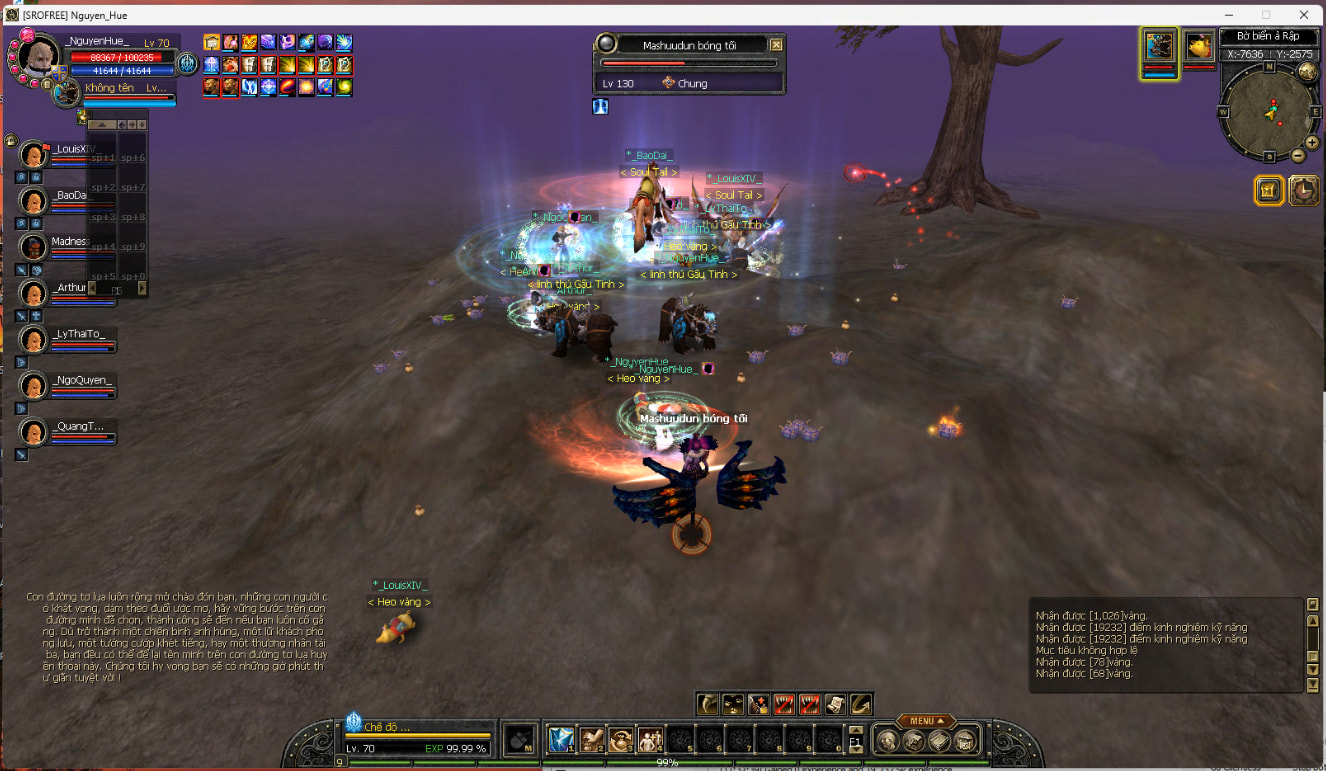
Task: Click the circular minimap
Action: (1269, 110)
